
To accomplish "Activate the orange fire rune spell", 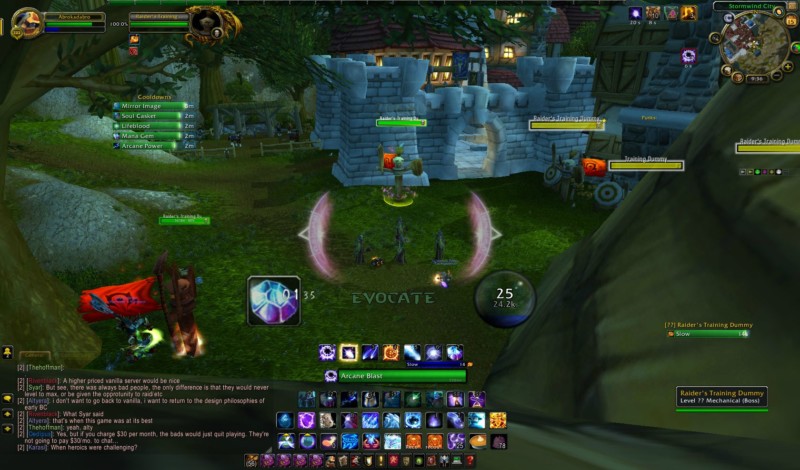I will (x=391, y=352).
